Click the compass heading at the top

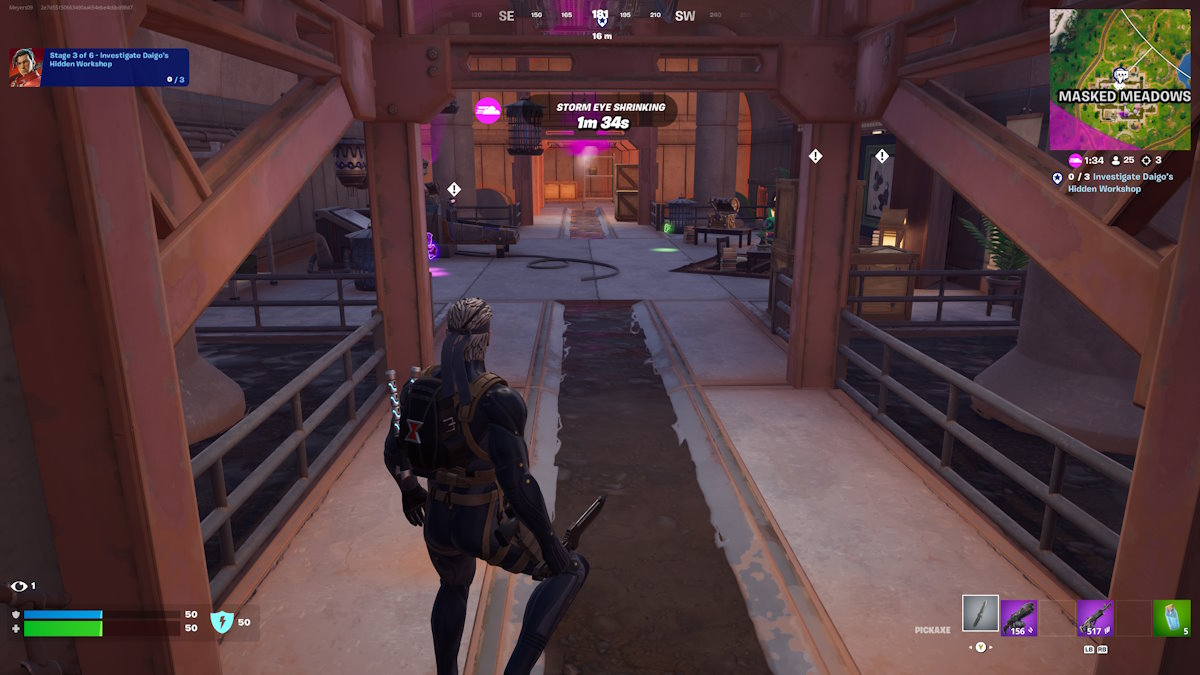pos(600,16)
